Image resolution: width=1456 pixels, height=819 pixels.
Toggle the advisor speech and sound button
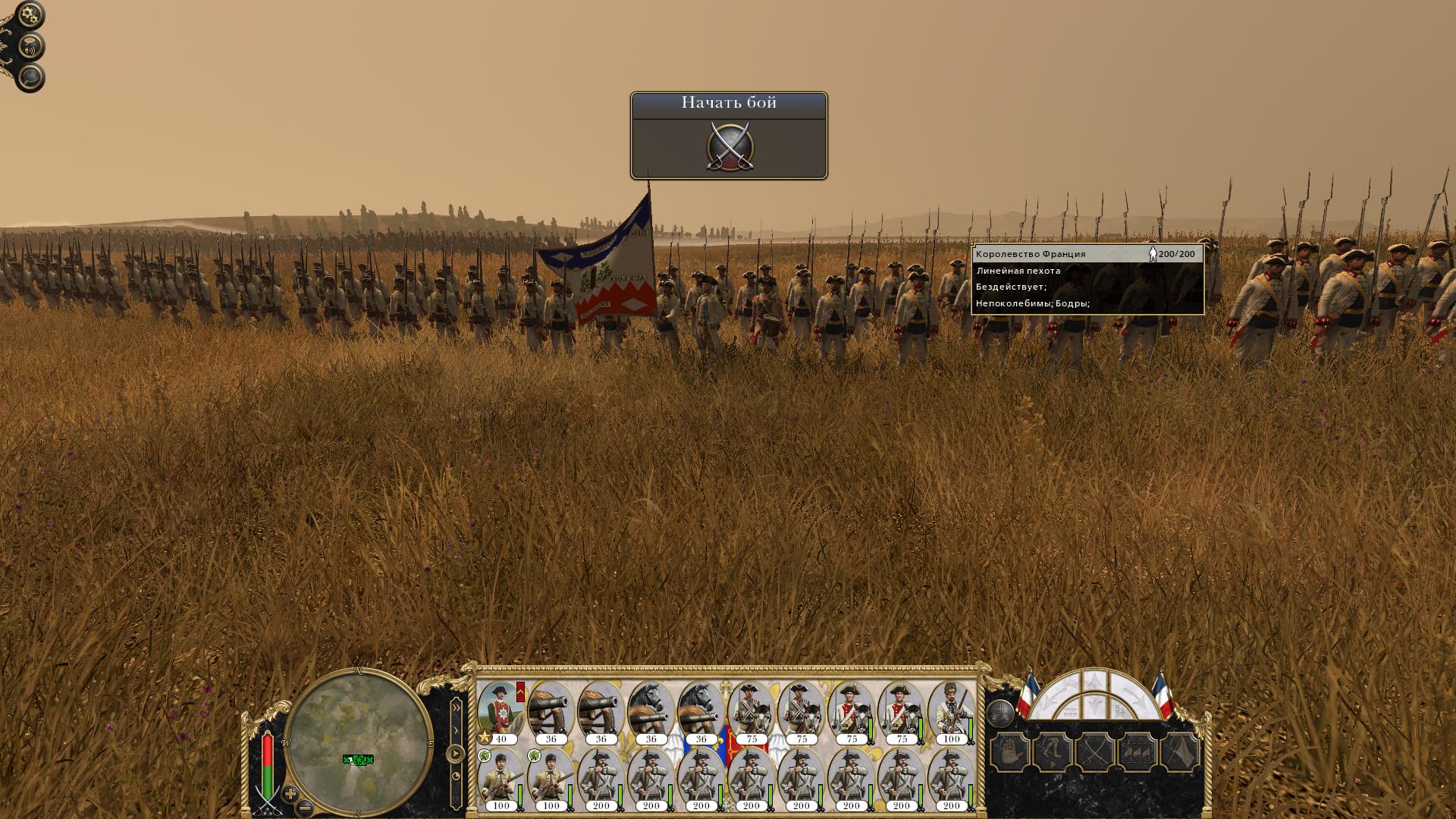30,48
